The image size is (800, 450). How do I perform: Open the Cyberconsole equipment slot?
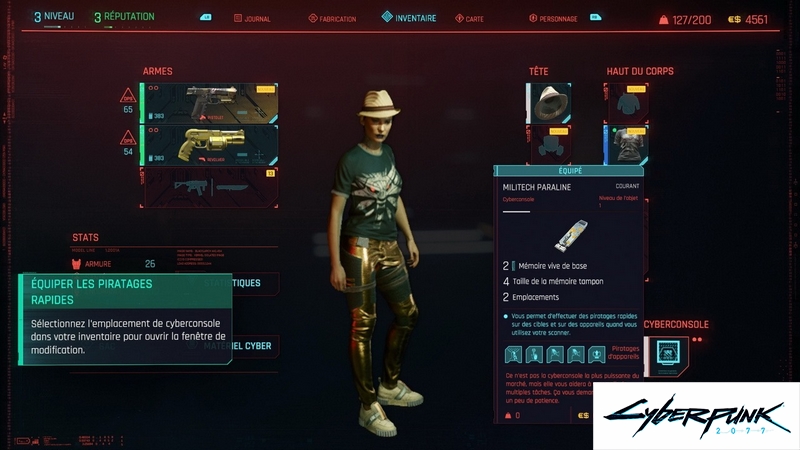pyautogui.click(x=666, y=355)
